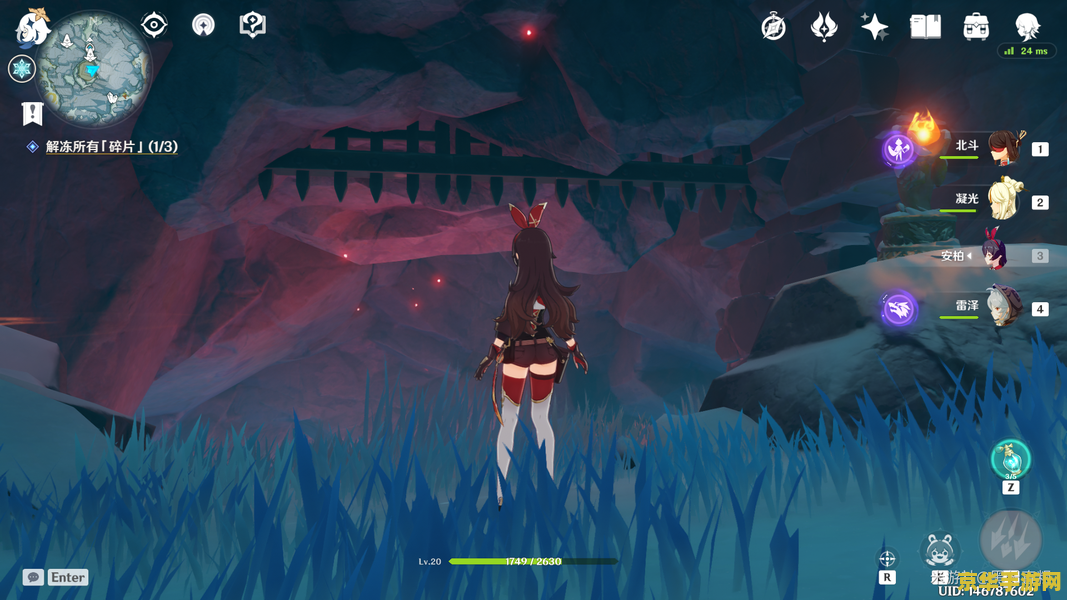Open the Paimon main menu
Image resolution: width=1067 pixels, height=600 pixels.
coord(33,27)
